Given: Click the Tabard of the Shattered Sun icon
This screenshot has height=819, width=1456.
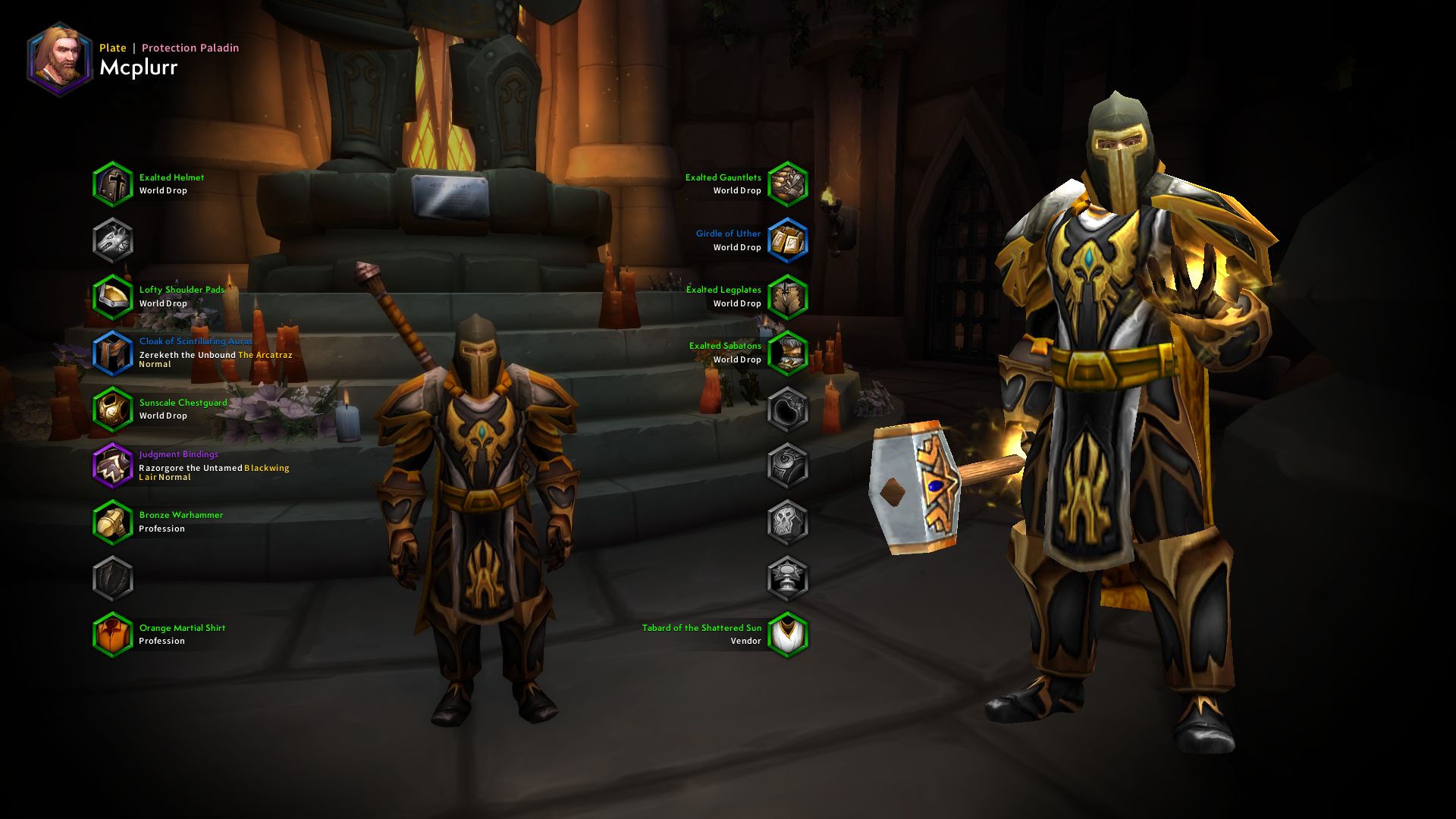Looking at the screenshot, I should coord(789,633).
